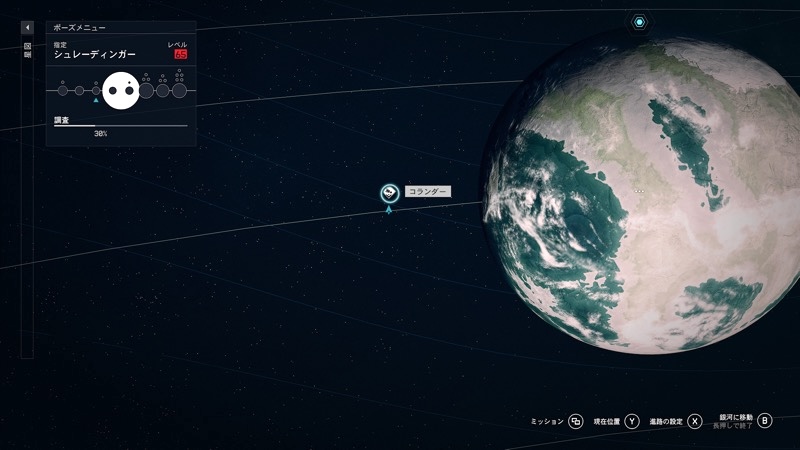800x450 pixels.
Task: Select the leftmost planet in the system diagram
Action: pyautogui.click(x=63, y=91)
